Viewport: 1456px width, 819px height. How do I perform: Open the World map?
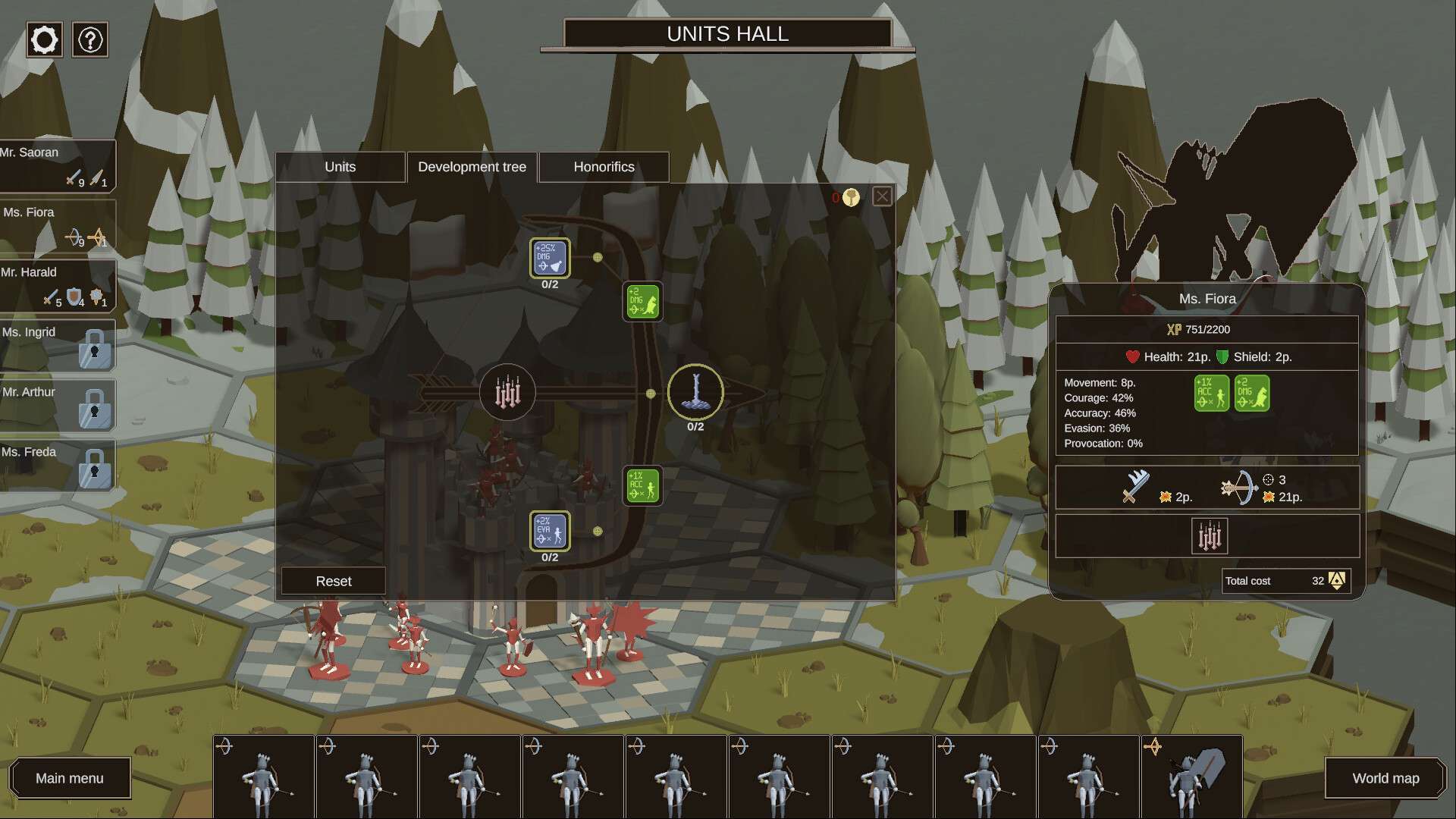point(1385,778)
